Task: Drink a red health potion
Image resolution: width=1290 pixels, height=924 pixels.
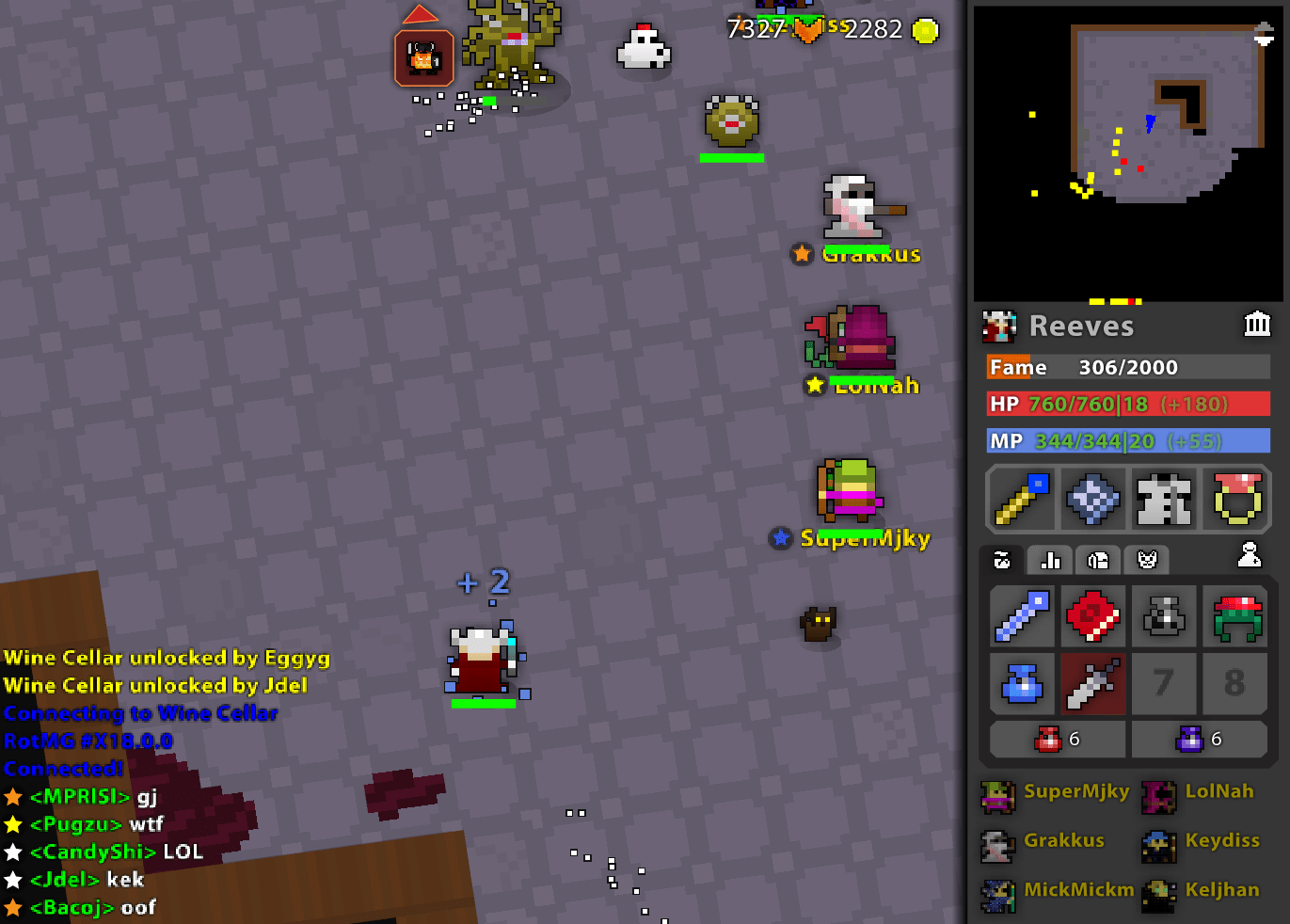Action: [1056, 740]
